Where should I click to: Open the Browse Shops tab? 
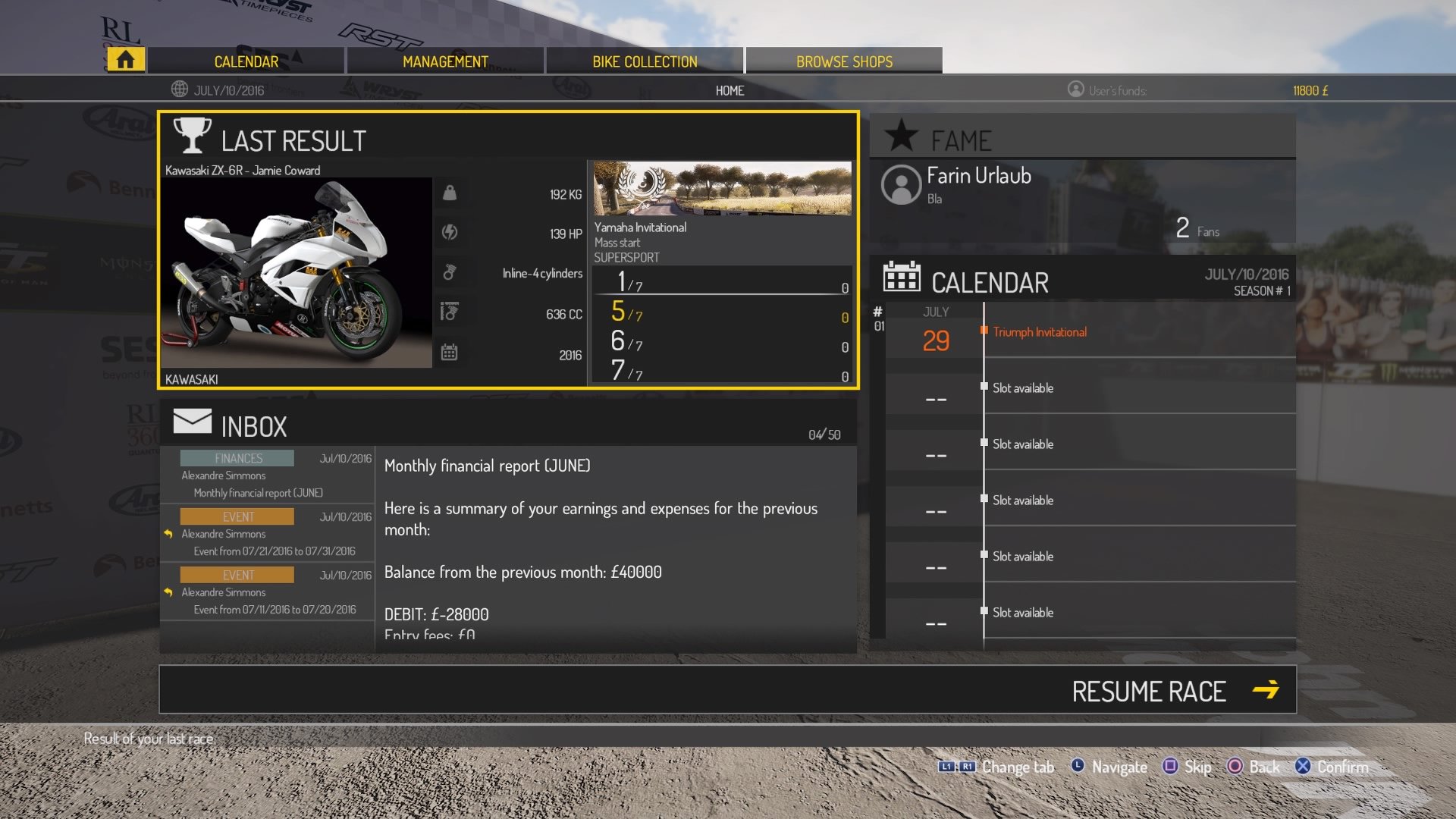[x=844, y=61]
